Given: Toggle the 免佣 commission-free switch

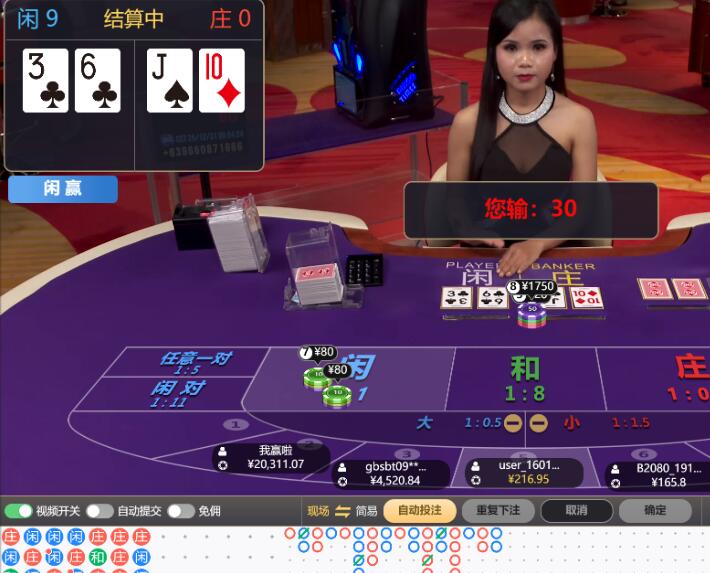Looking at the screenshot, I should 180,511.
